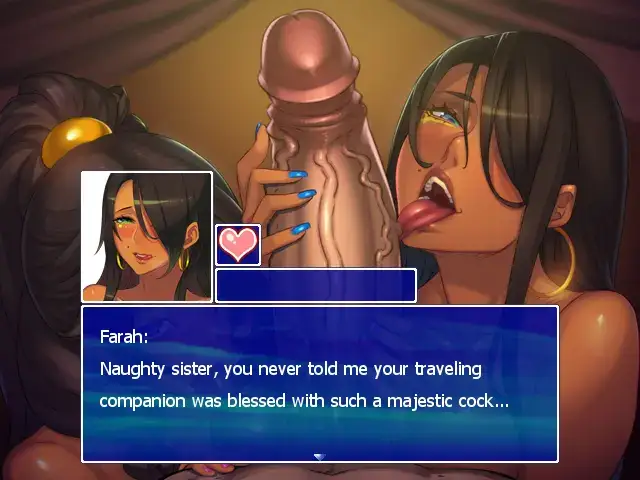
Task: Click the pink heart icon
Action: [x=238, y=245]
